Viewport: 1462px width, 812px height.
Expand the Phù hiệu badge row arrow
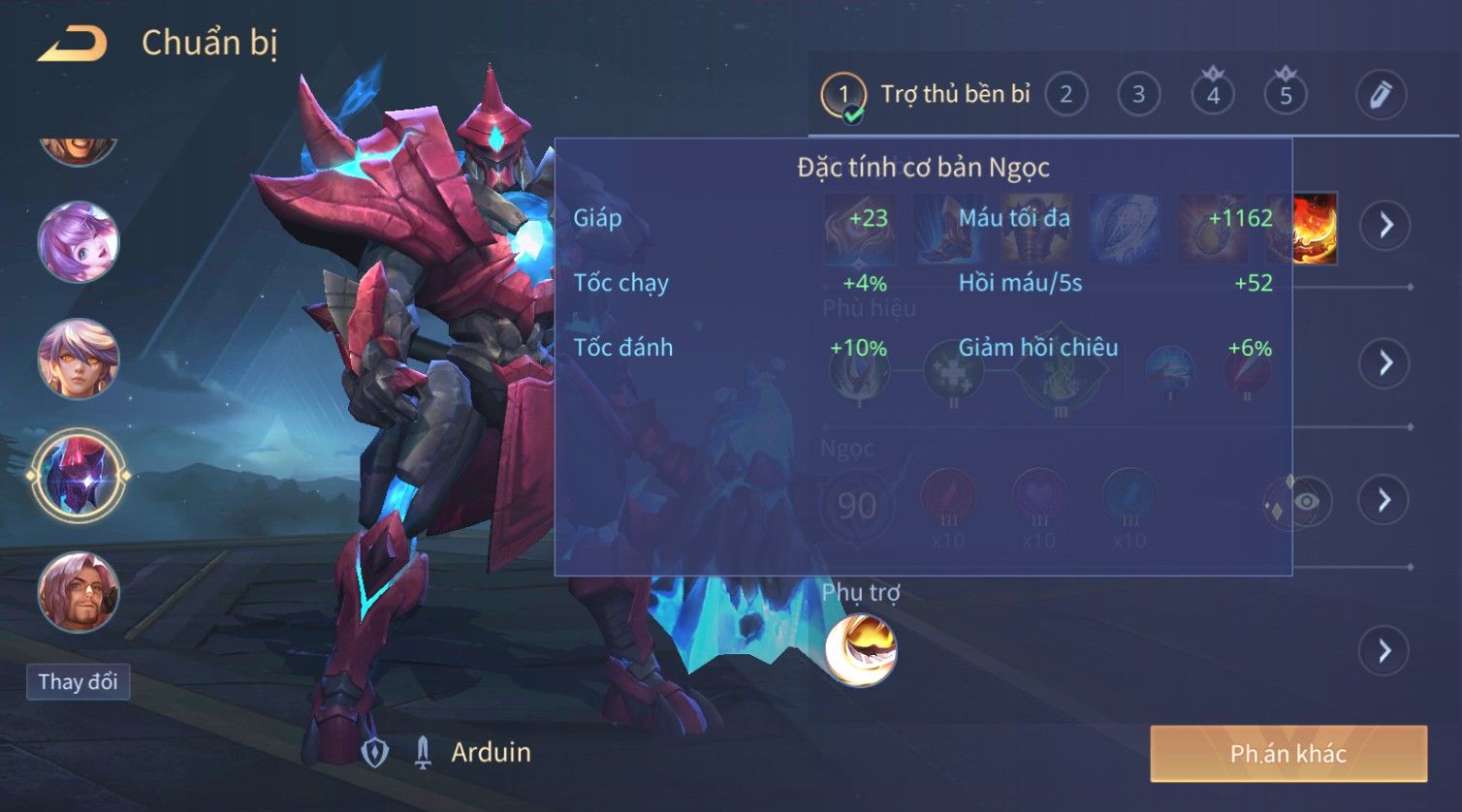(1384, 363)
